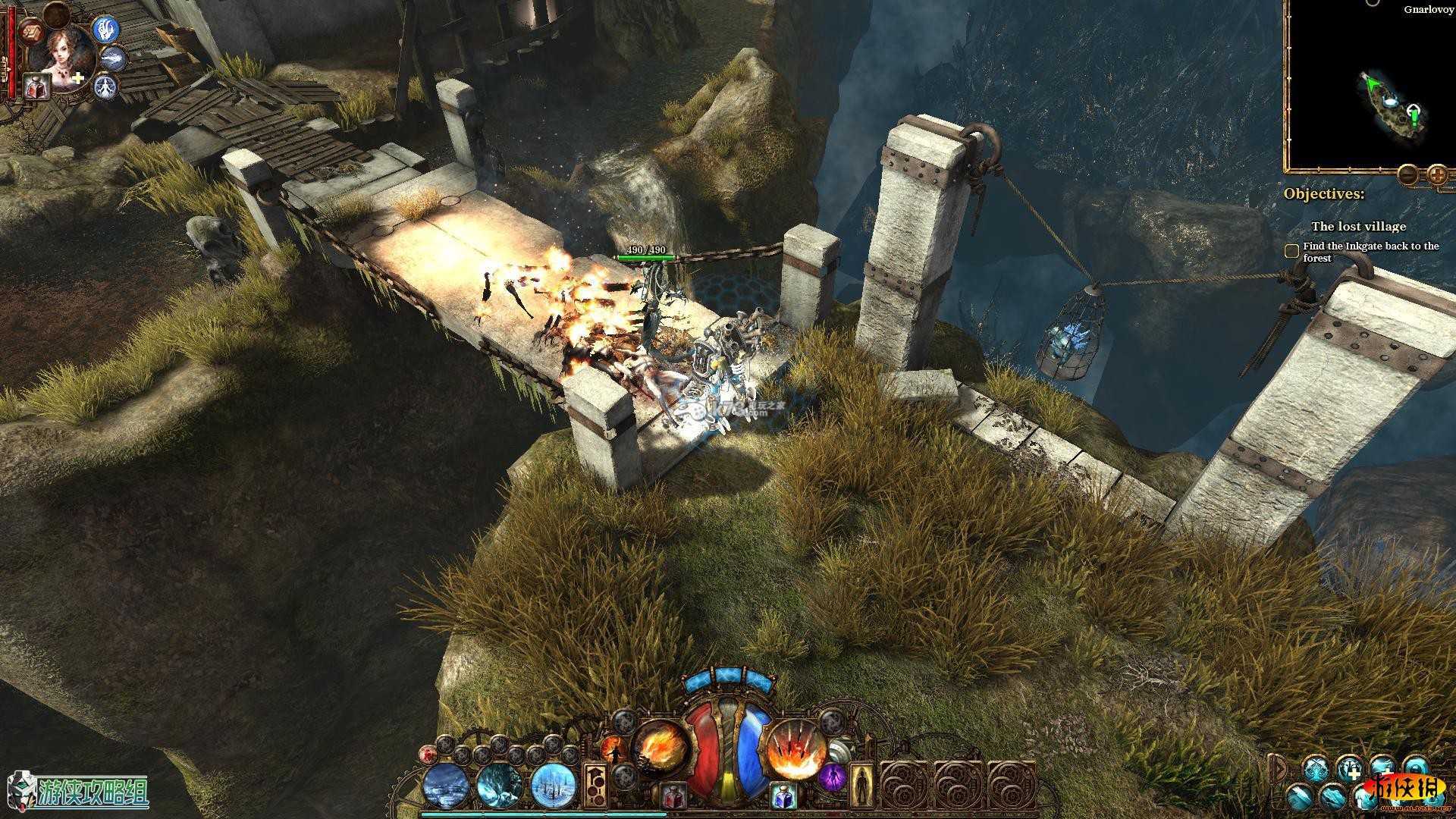The image size is (1456, 819).
Task: Tick the Inkgate objective checkbox
Action: click(1291, 251)
